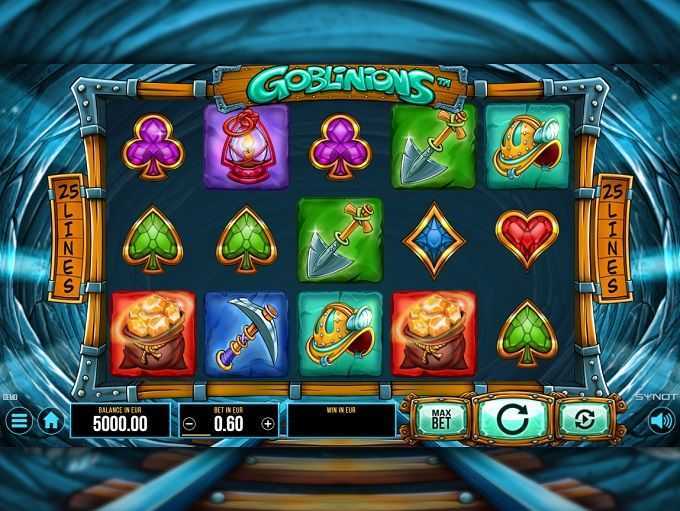The width and height of the screenshot is (680, 511).
Task: Go to the home lobby
Action: 51,421
